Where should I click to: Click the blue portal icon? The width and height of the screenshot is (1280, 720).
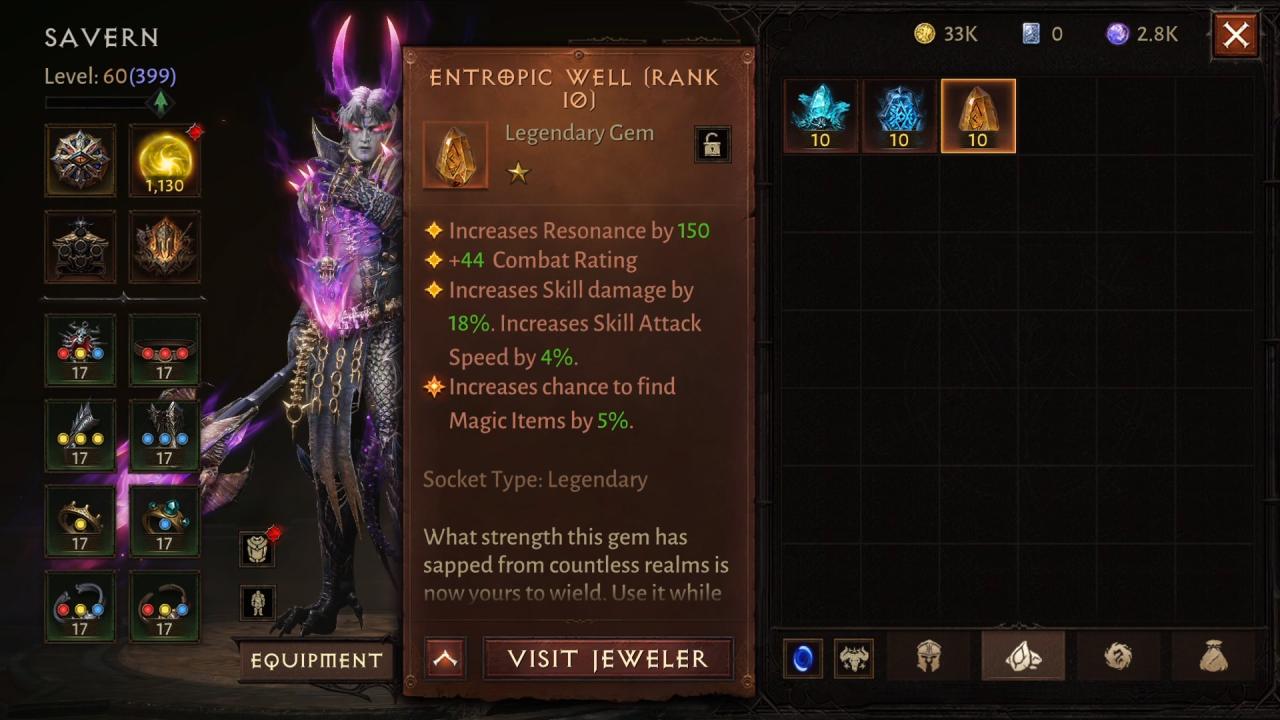pos(803,659)
